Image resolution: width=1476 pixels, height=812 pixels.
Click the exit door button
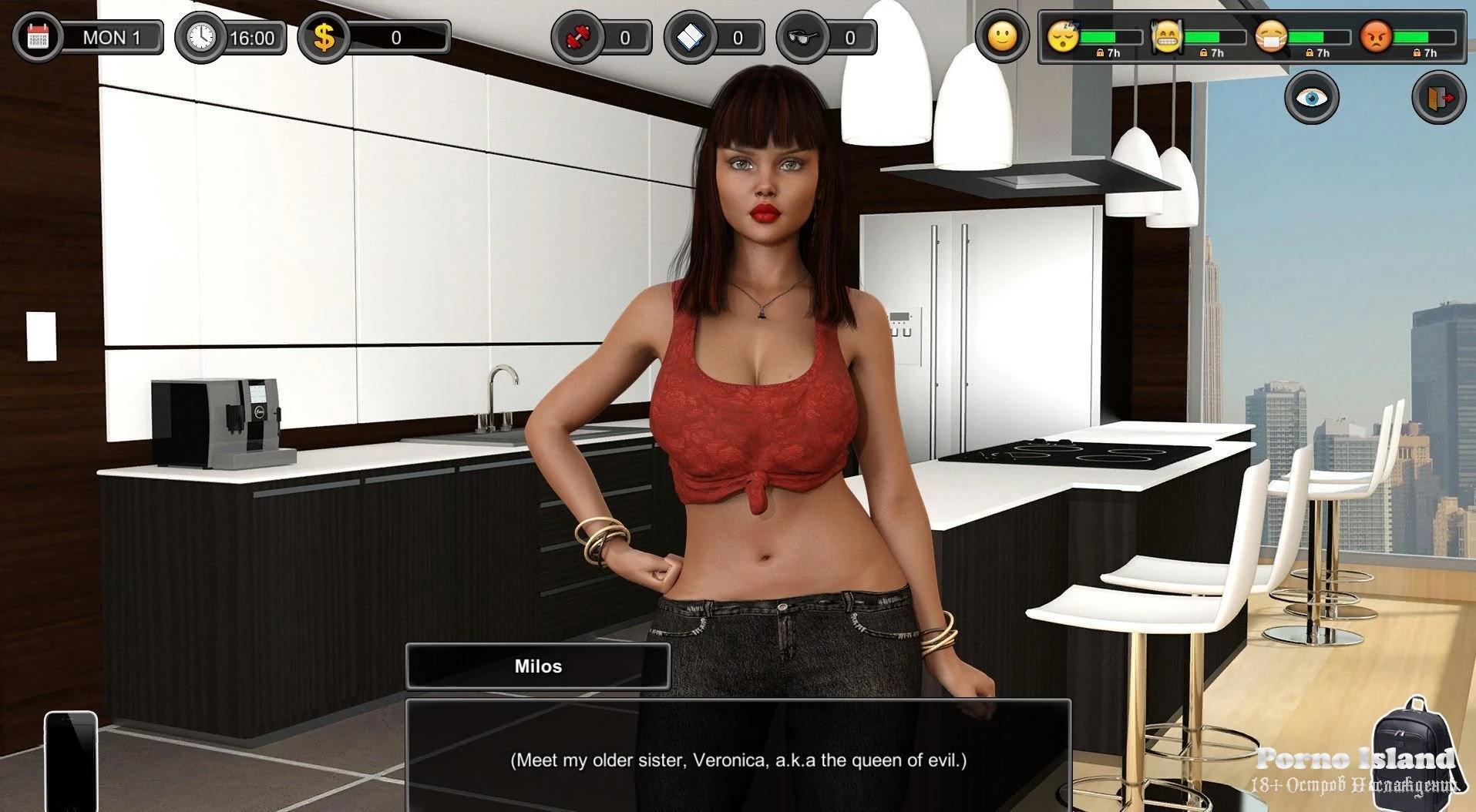pos(1438,98)
